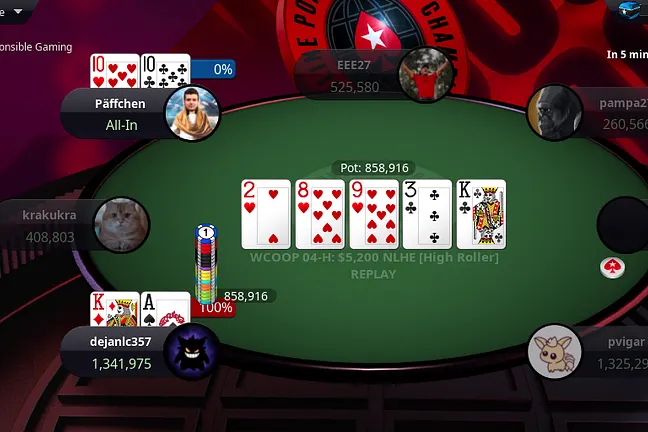Click pvigar's fox creature avatar
This screenshot has height=432, width=648.
click(x=555, y=351)
